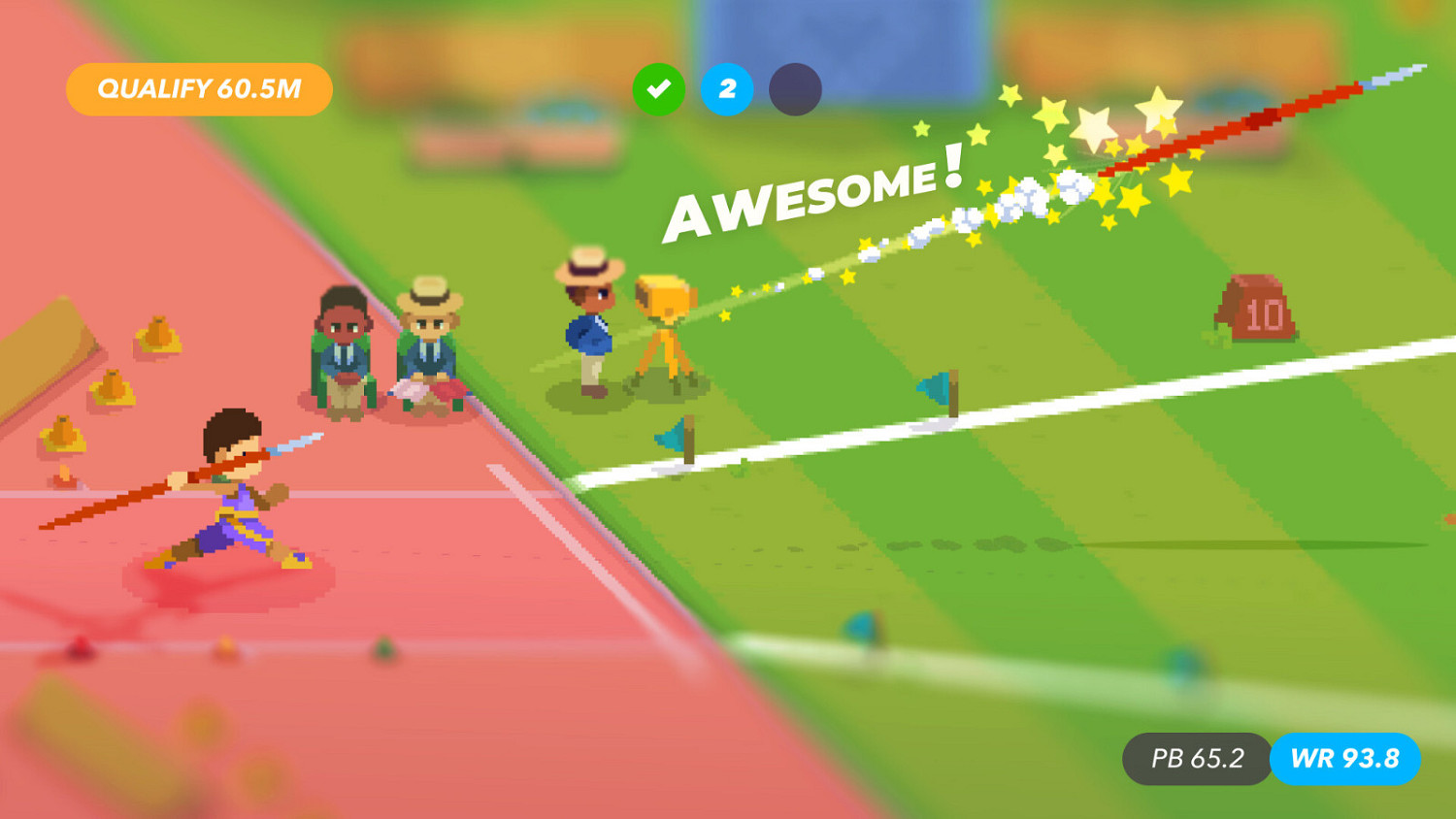Viewport: 1456px width, 819px height.
Task: Expand the QUALIFY 60.5M target banner
Action: coord(197,88)
